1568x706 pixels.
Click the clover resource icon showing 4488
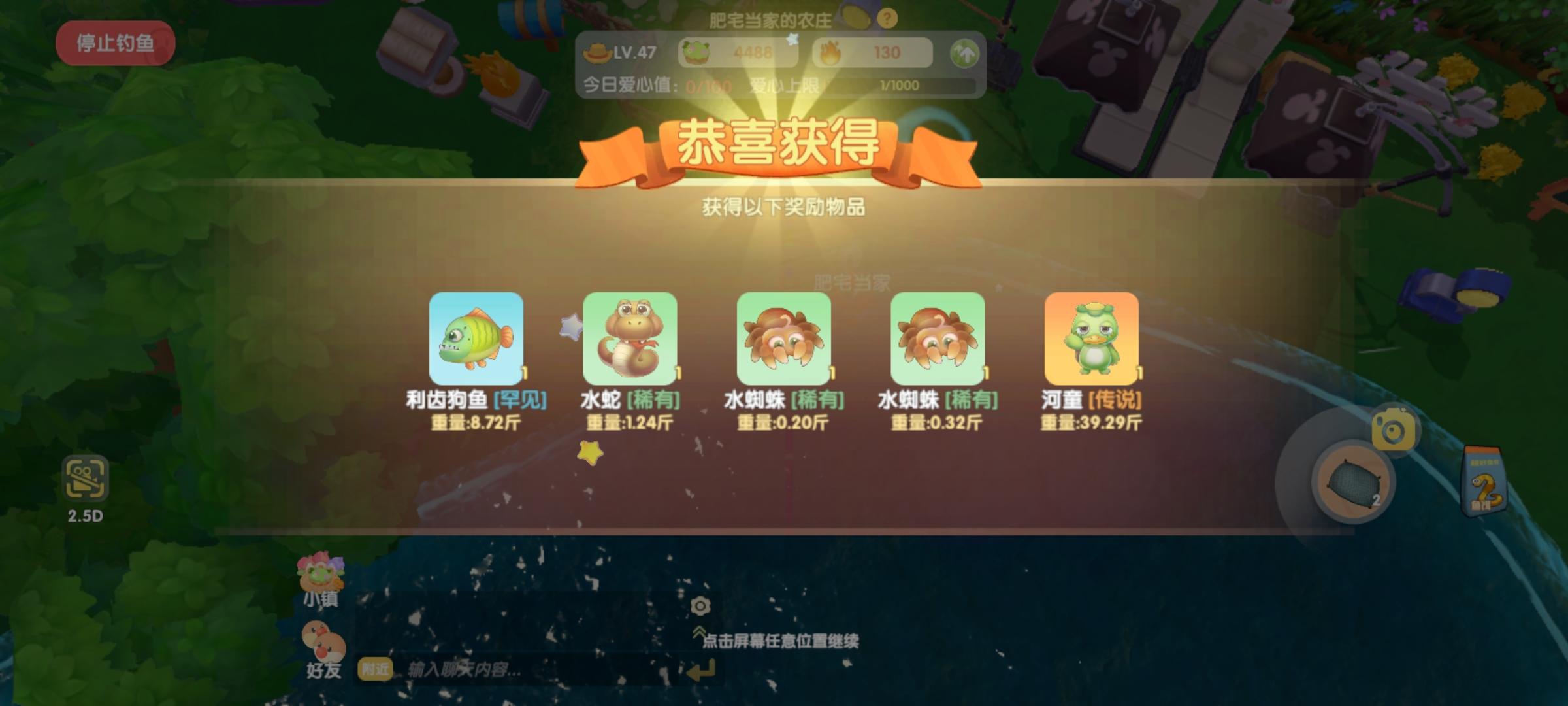(695, 51)
